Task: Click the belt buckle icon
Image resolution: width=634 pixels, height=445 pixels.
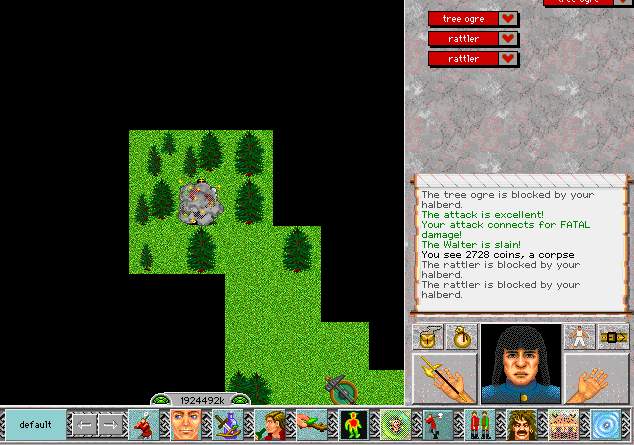Action: 612,337
